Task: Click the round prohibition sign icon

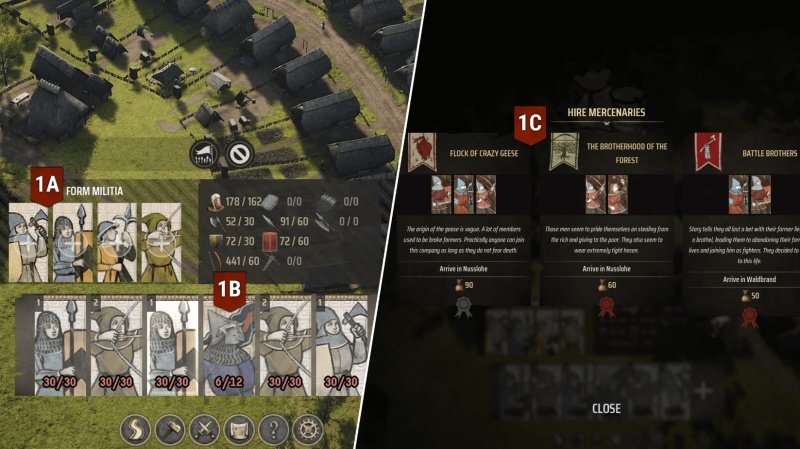Action: point(238,154)
